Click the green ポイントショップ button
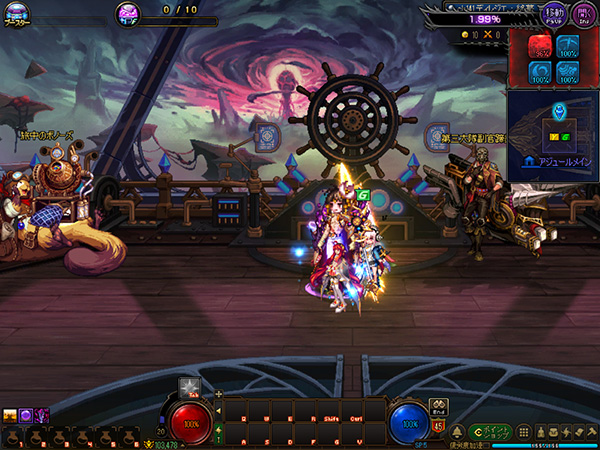The image size is (600, 450). tap(495, 431)
